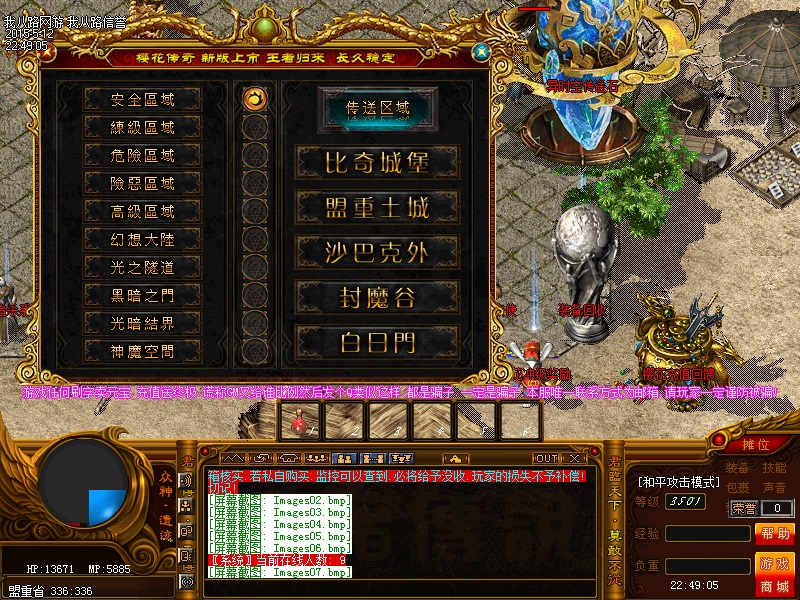Choose the 黑暗之門 entry
This screenshot has height=600, width=800.
click(142, 296)
